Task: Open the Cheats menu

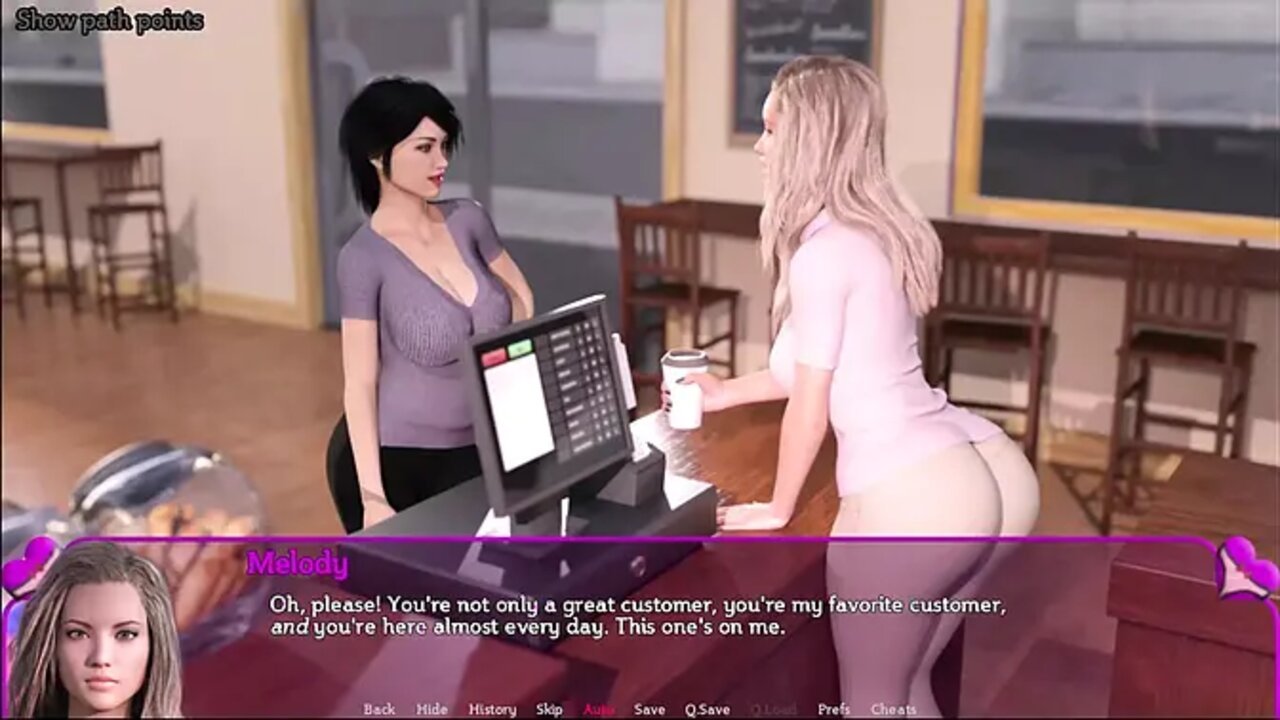Action: [893, 709]
